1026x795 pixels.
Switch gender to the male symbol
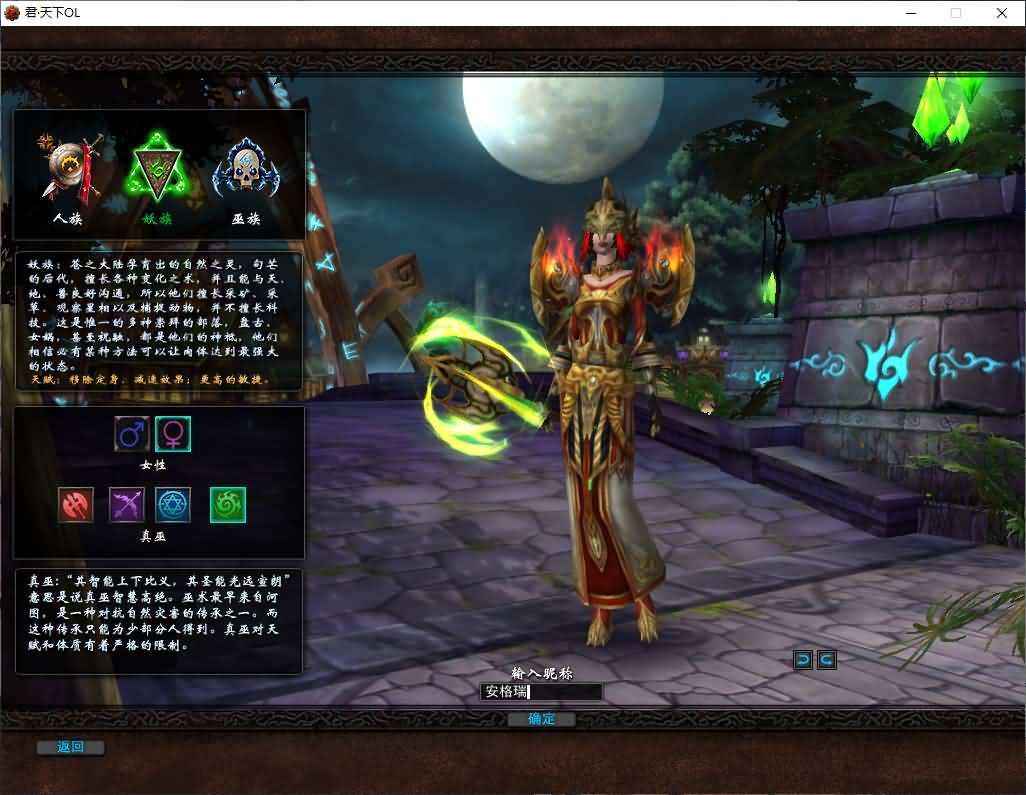pos(132,434)
